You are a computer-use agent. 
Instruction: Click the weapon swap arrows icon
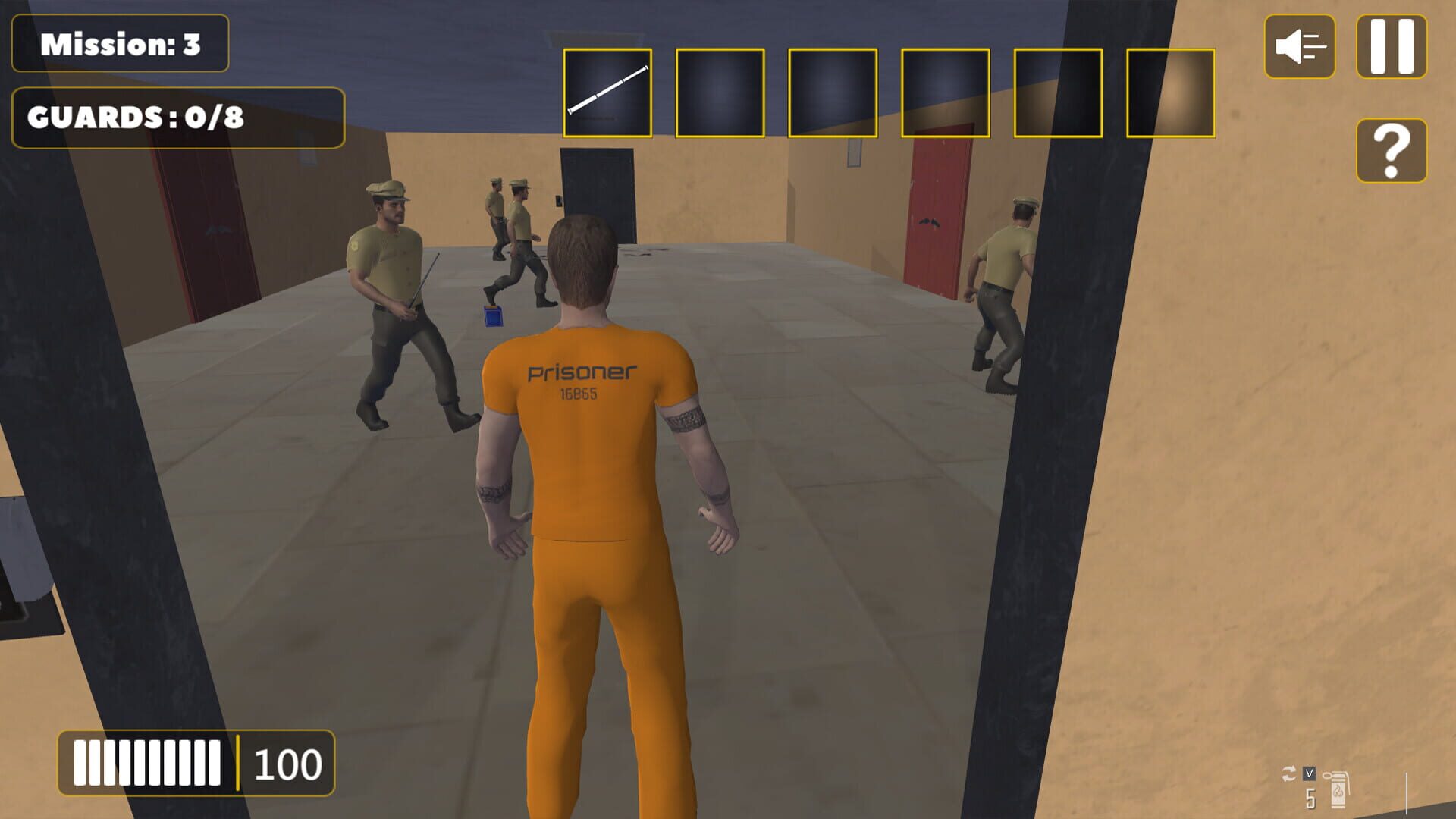[1290, 774]
